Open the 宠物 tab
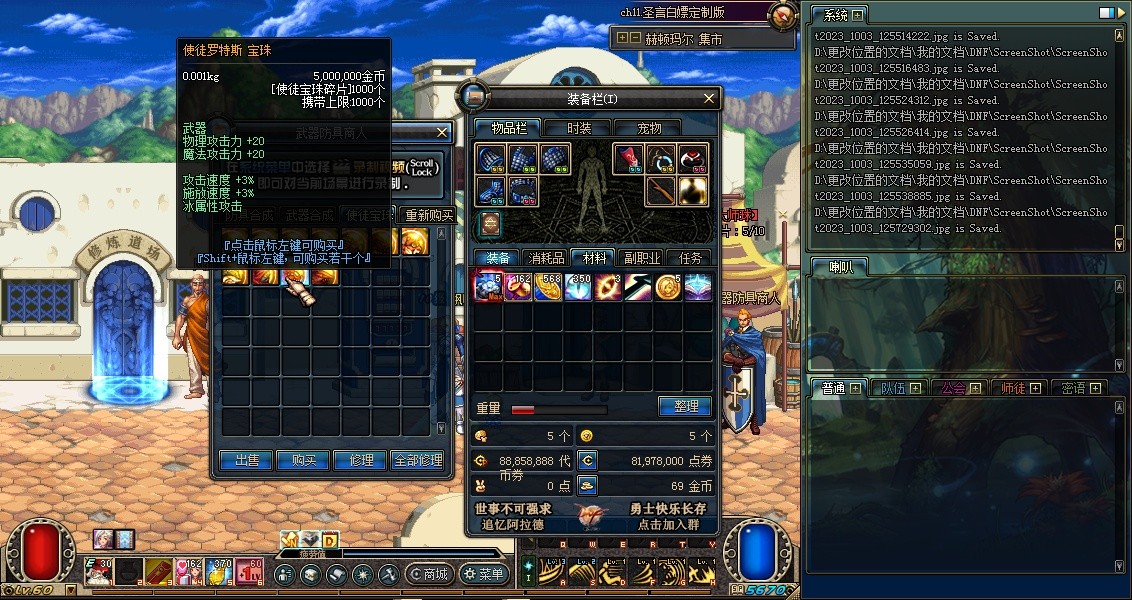This screenshot has height=600, width=1132. [x=650, y=128]
